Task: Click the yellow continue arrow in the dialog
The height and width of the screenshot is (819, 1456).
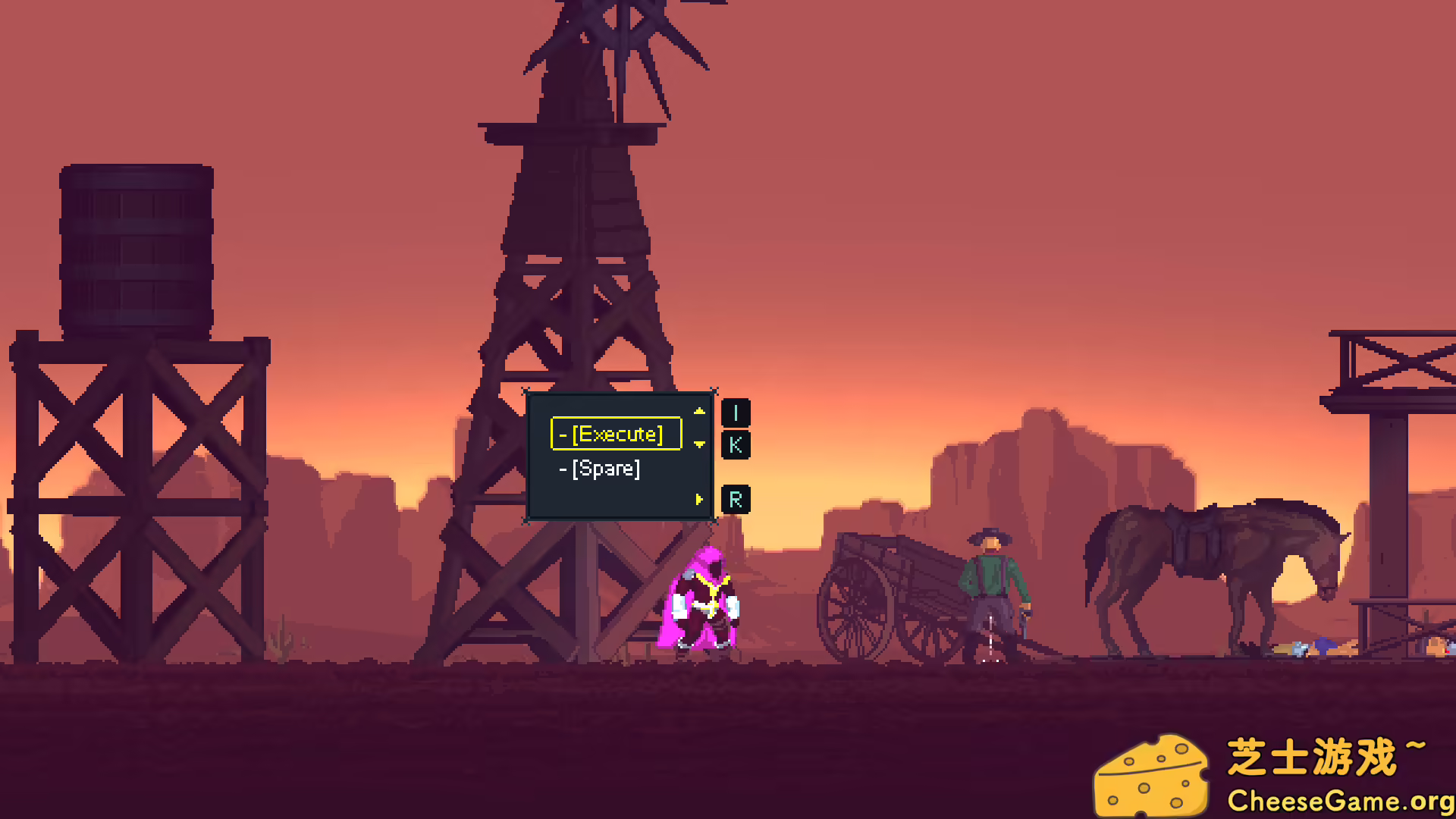Action: pos(698,500)
